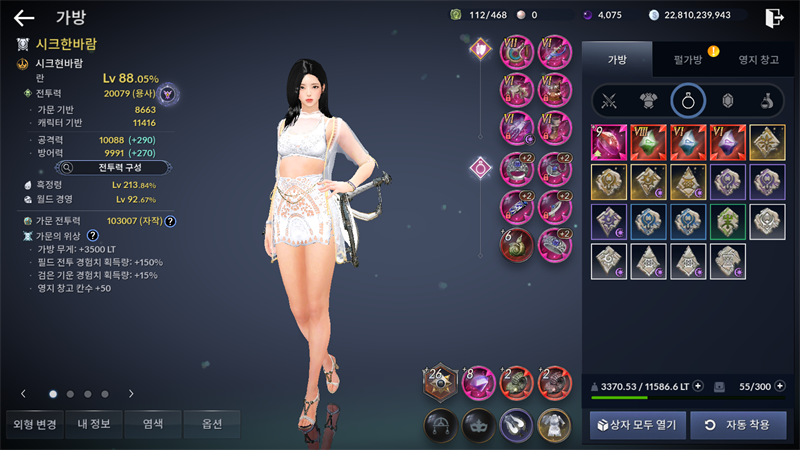
Task: Select the pink level 9 gem item
Action: pyautogui.click(x=608, y=142)
